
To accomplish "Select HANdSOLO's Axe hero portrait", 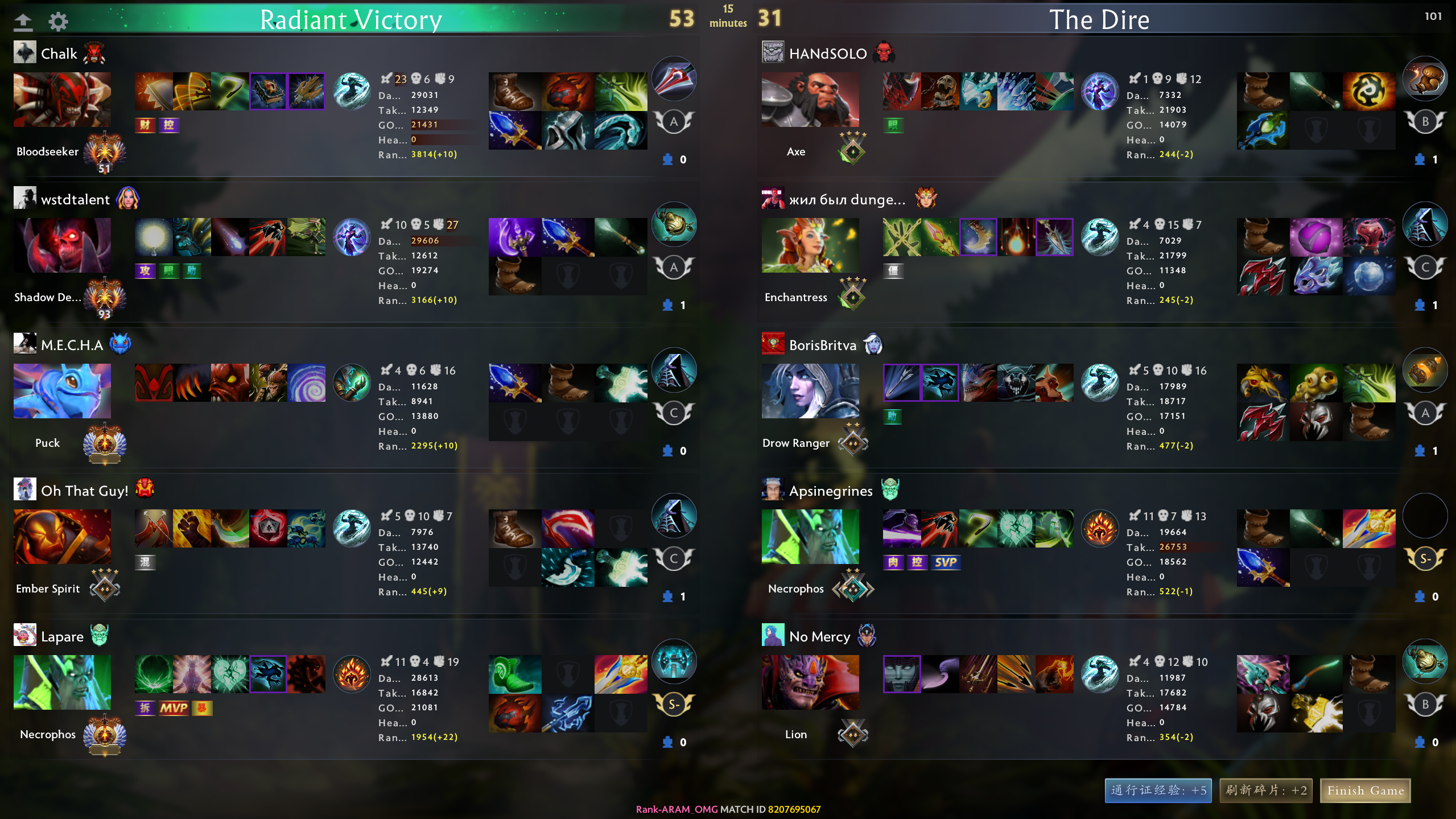I will pyautogui.click(x=810, y=99).
